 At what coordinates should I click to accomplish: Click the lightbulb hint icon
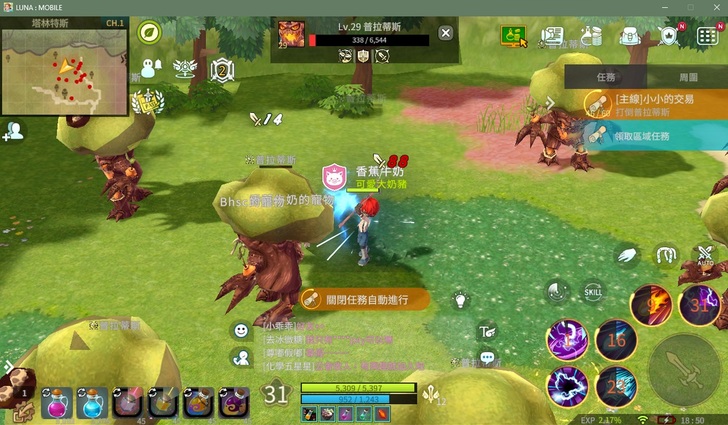pos(461,298)
